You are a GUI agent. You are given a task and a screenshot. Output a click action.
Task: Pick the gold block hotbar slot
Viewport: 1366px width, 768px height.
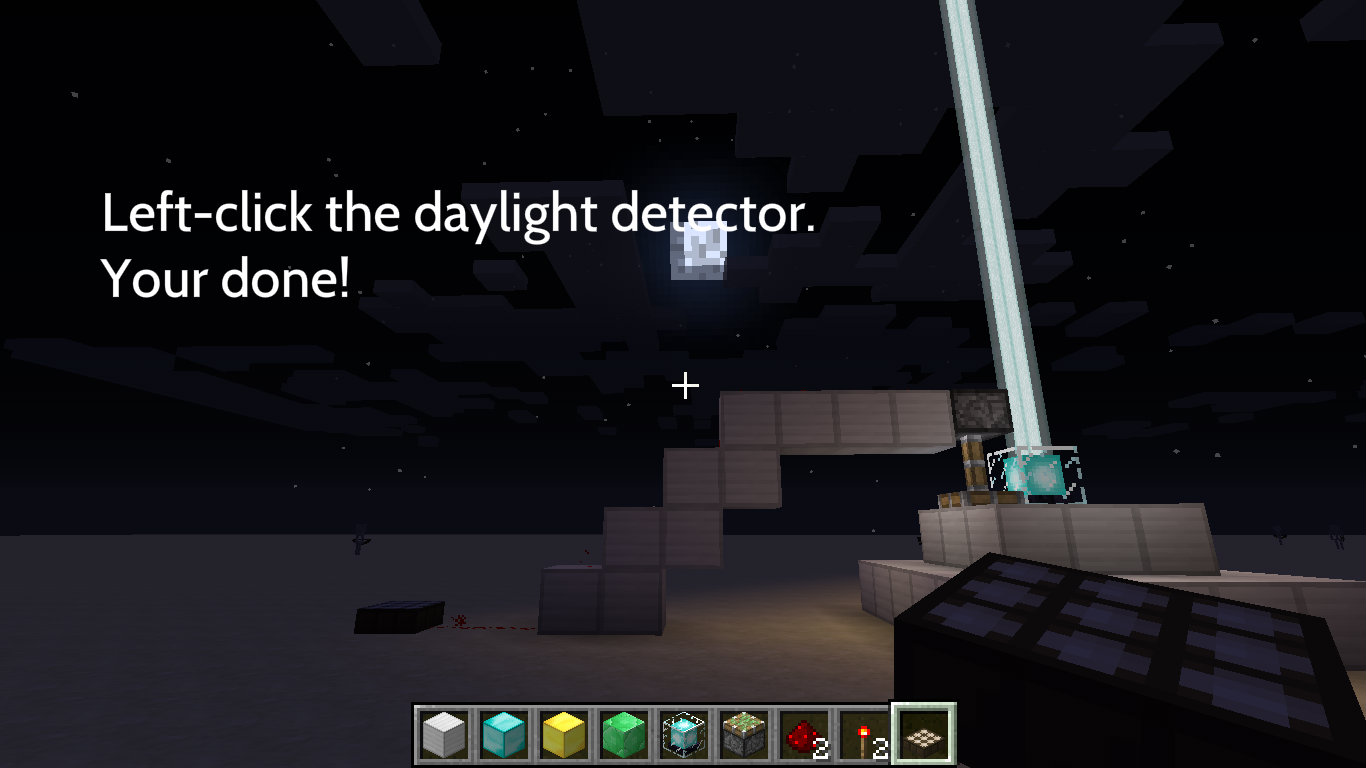(x=563, y=735)
